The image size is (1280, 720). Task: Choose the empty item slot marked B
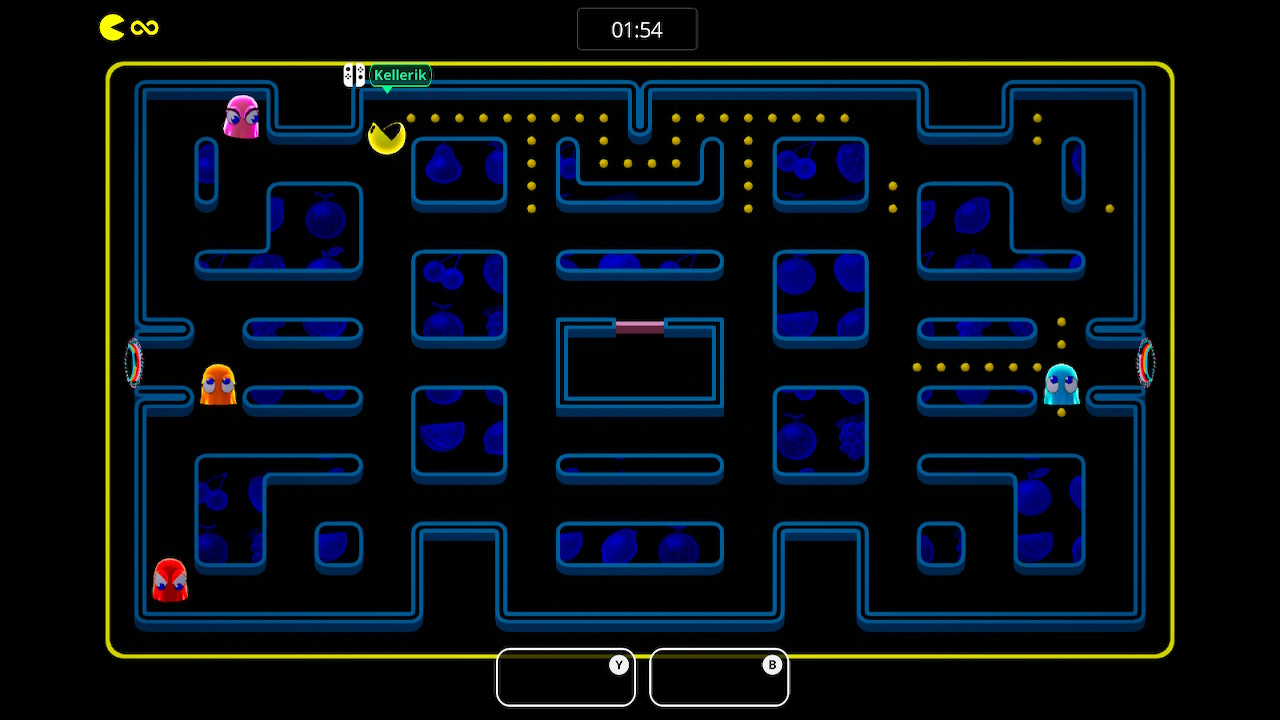click(x=719, y=678)
